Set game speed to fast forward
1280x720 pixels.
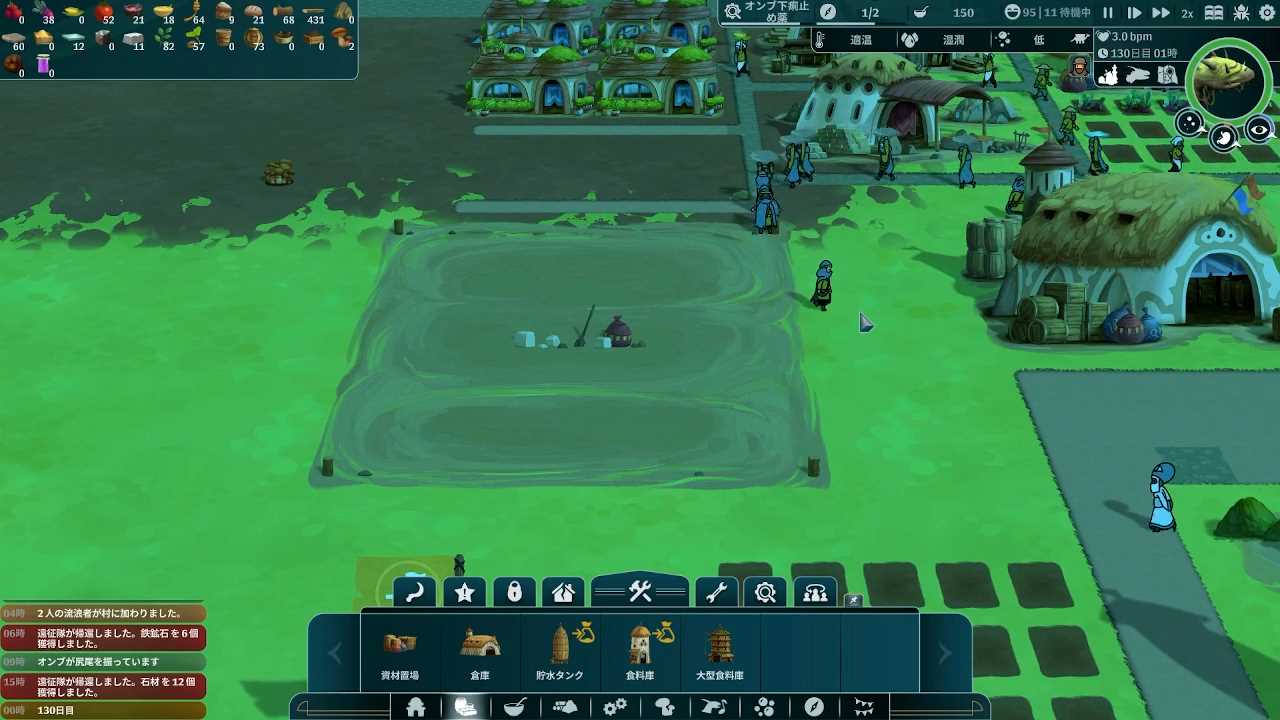pyautogui.click(x=1160, y=13)
